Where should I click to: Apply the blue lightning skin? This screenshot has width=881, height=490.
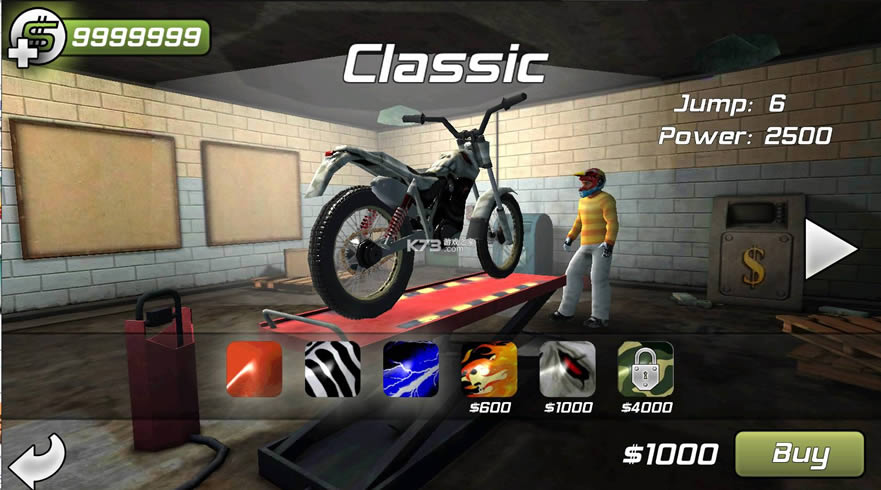pyautogui.click(x=410, y=369)
